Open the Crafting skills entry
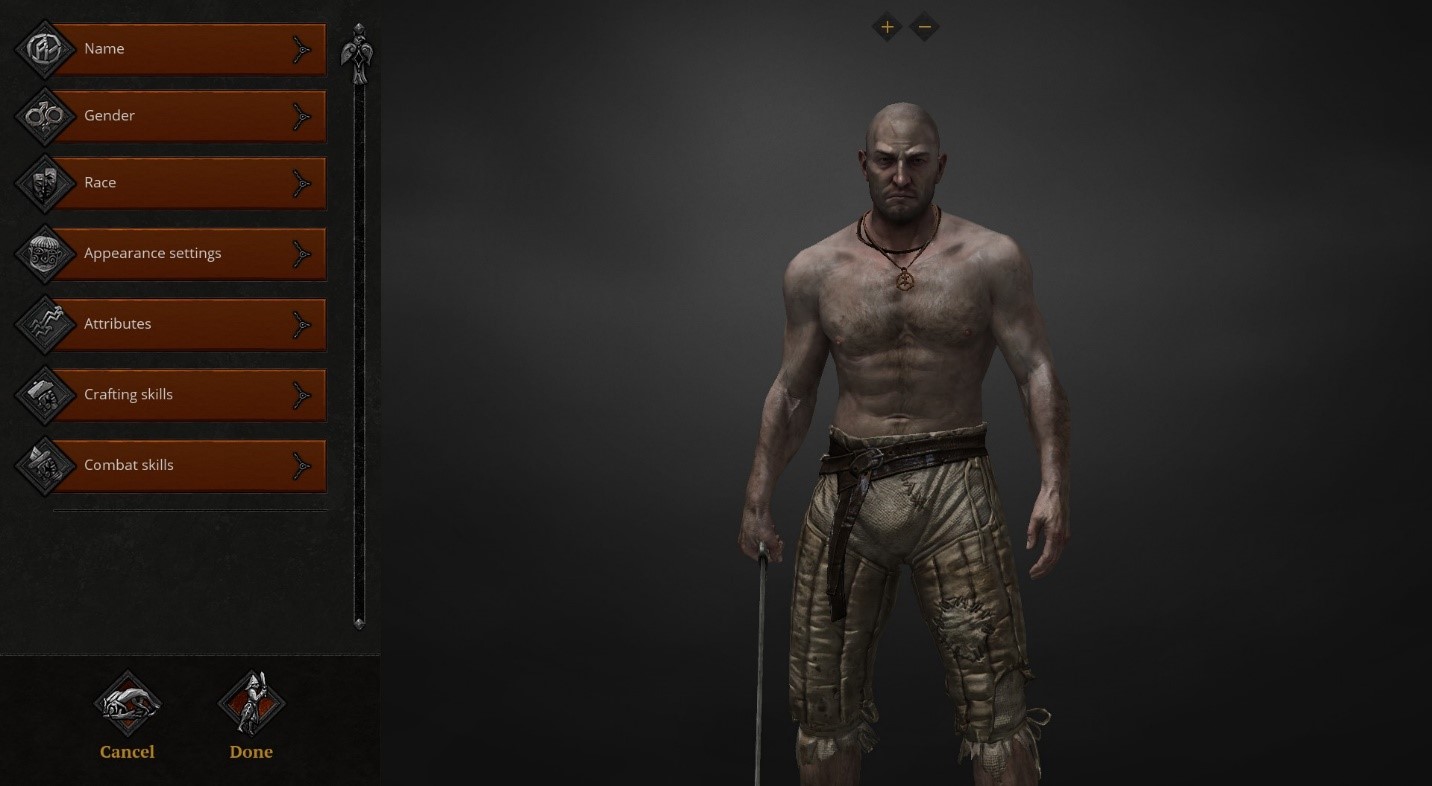 pyautogui.click(x=188, y=395)
